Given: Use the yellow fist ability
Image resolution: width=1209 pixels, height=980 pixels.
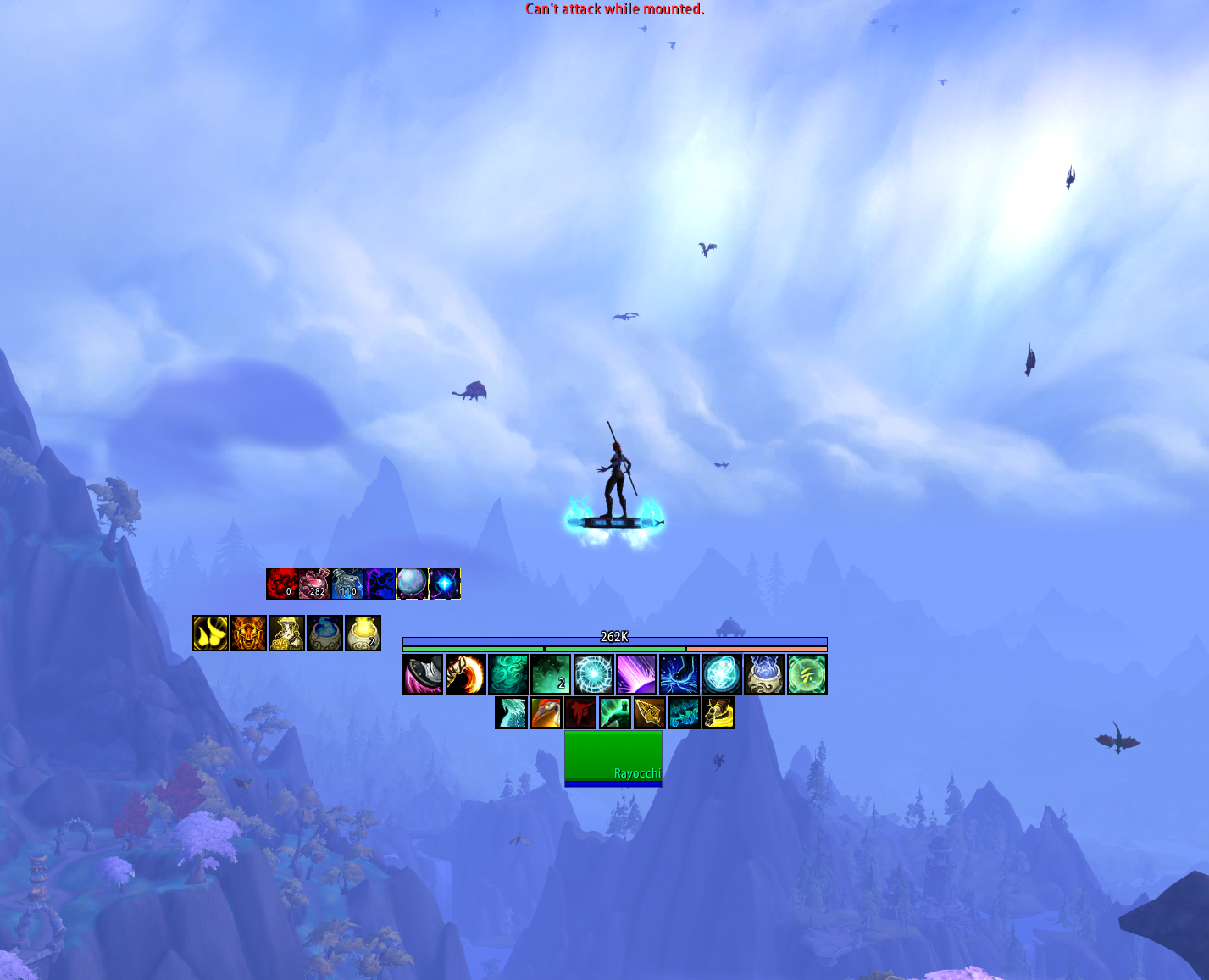Looking at the screenshot, I should click(718, 713).
